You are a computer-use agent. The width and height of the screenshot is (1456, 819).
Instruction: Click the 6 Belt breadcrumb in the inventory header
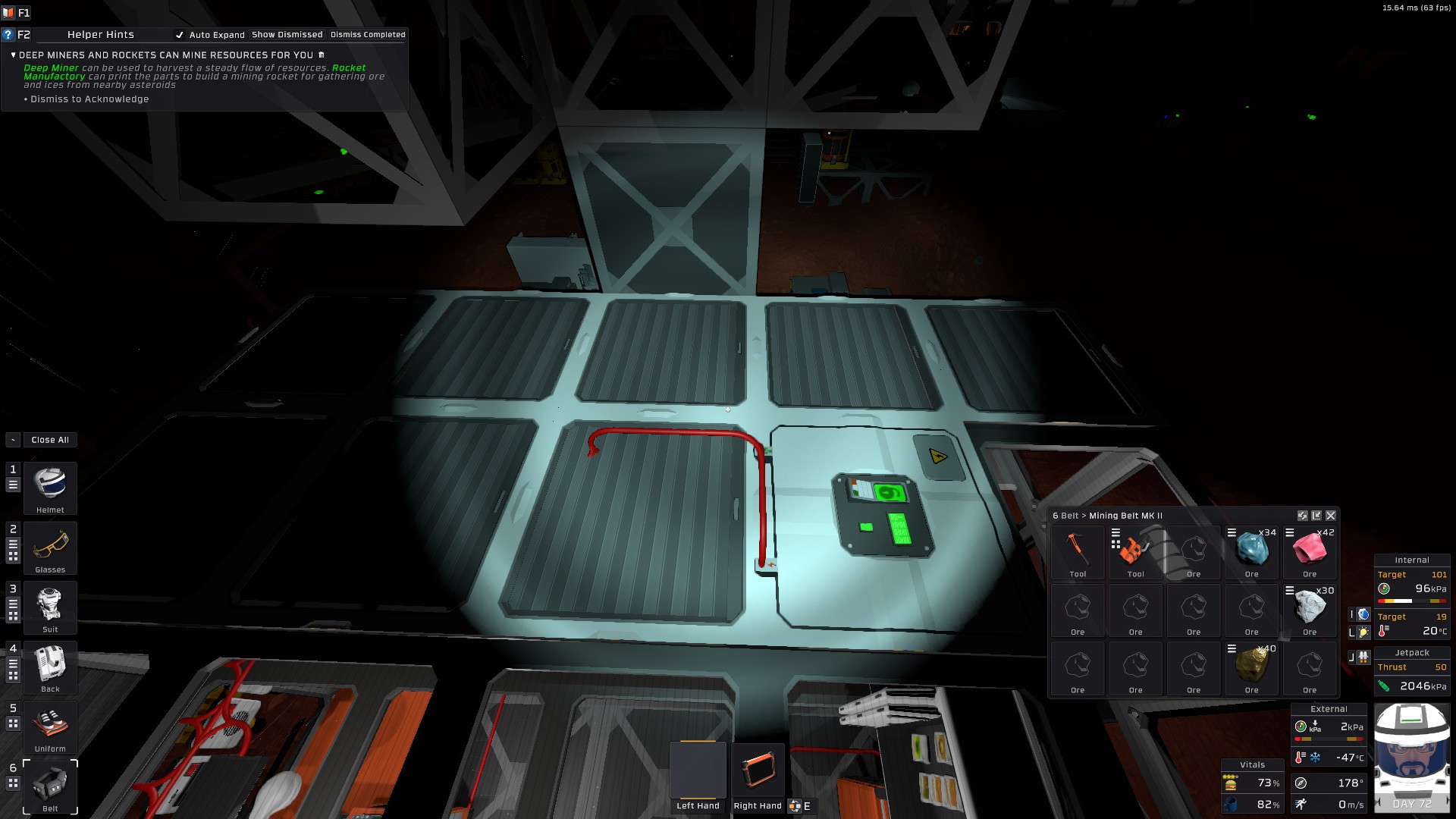pyautogui.click(x=1065, y=516)
